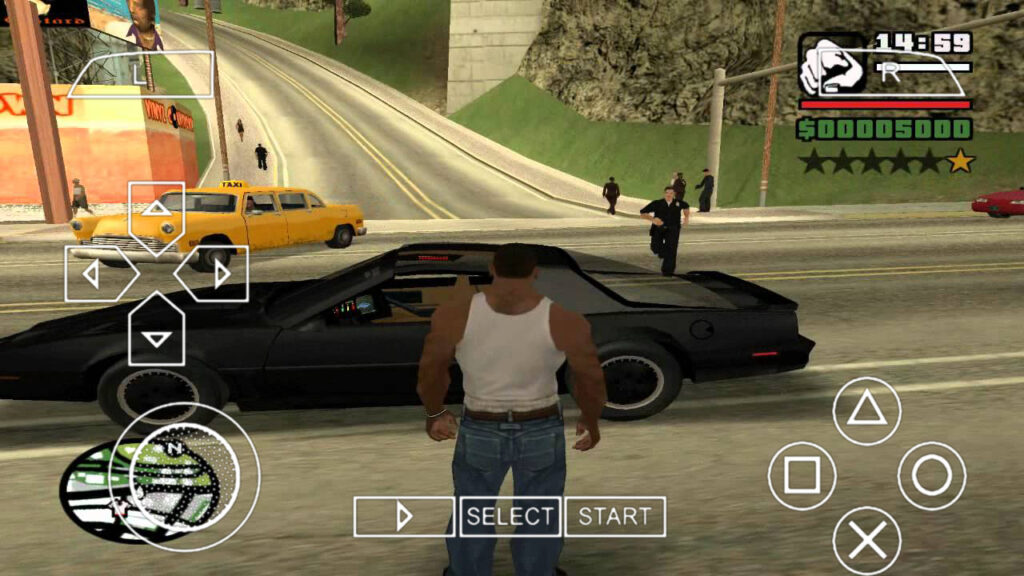Tap the circle action button

pos(932,476)
